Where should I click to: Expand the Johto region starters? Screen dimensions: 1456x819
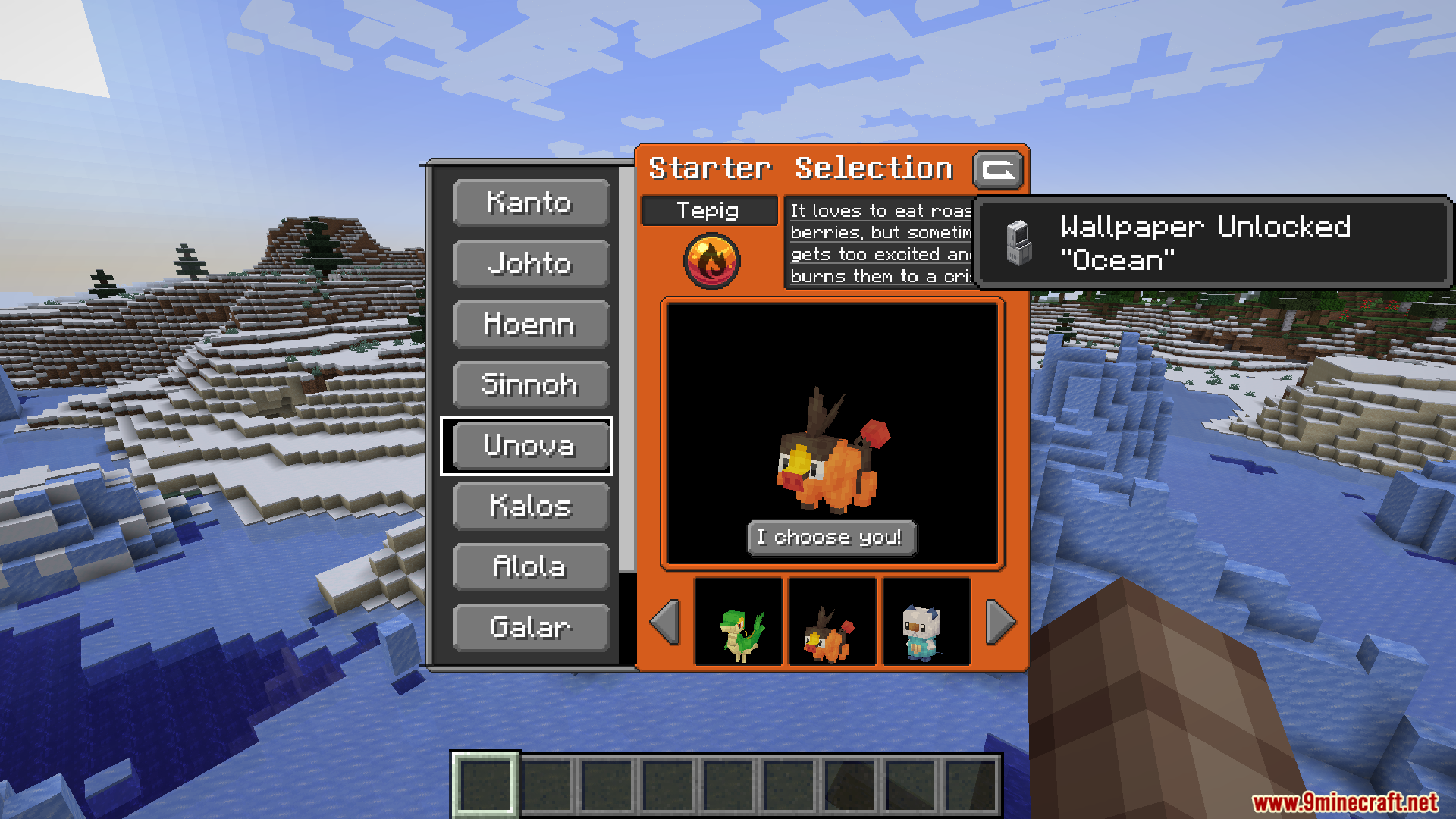tap(530, 264)
